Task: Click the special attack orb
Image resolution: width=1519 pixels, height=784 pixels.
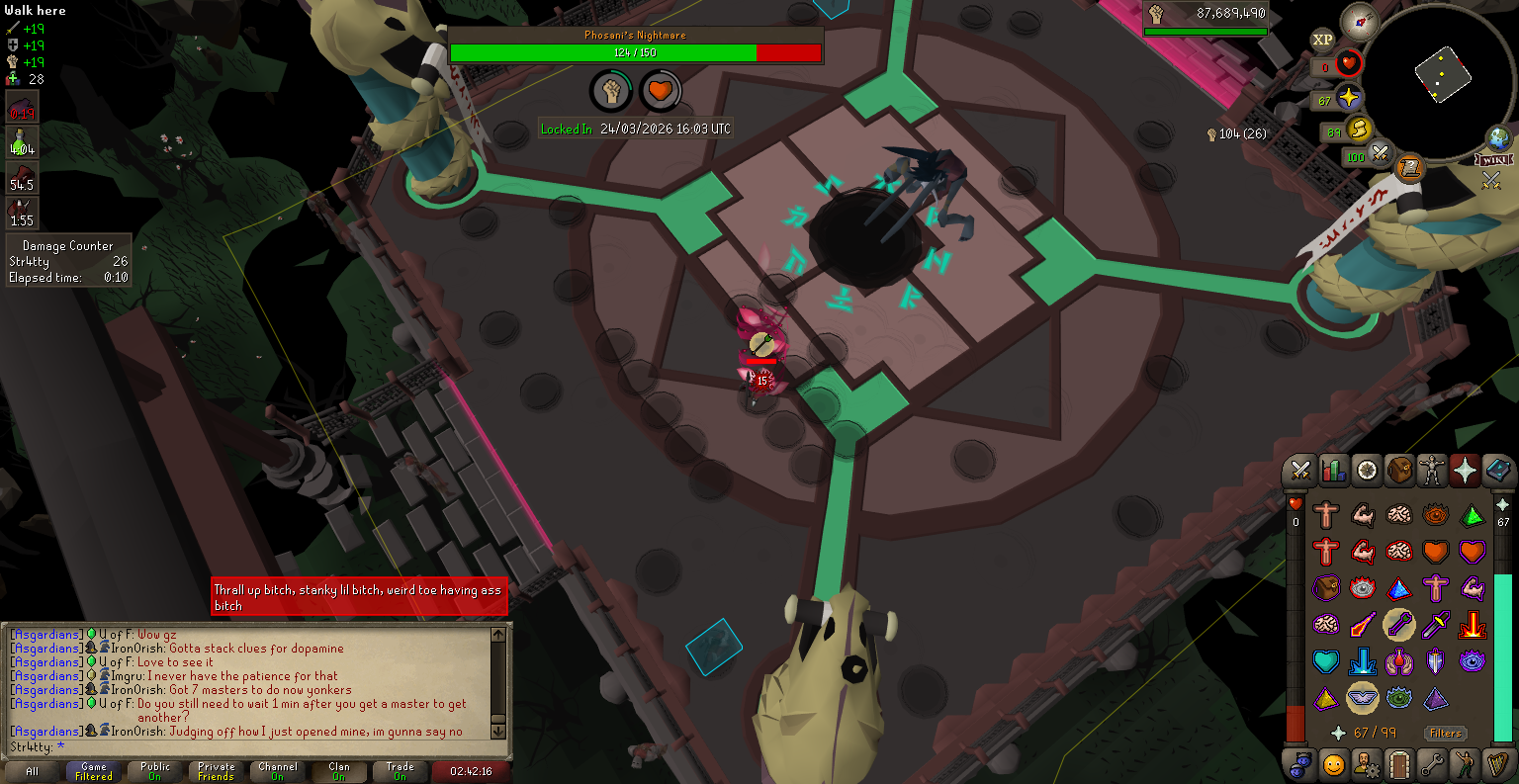Action: [x=1380, y=154]
